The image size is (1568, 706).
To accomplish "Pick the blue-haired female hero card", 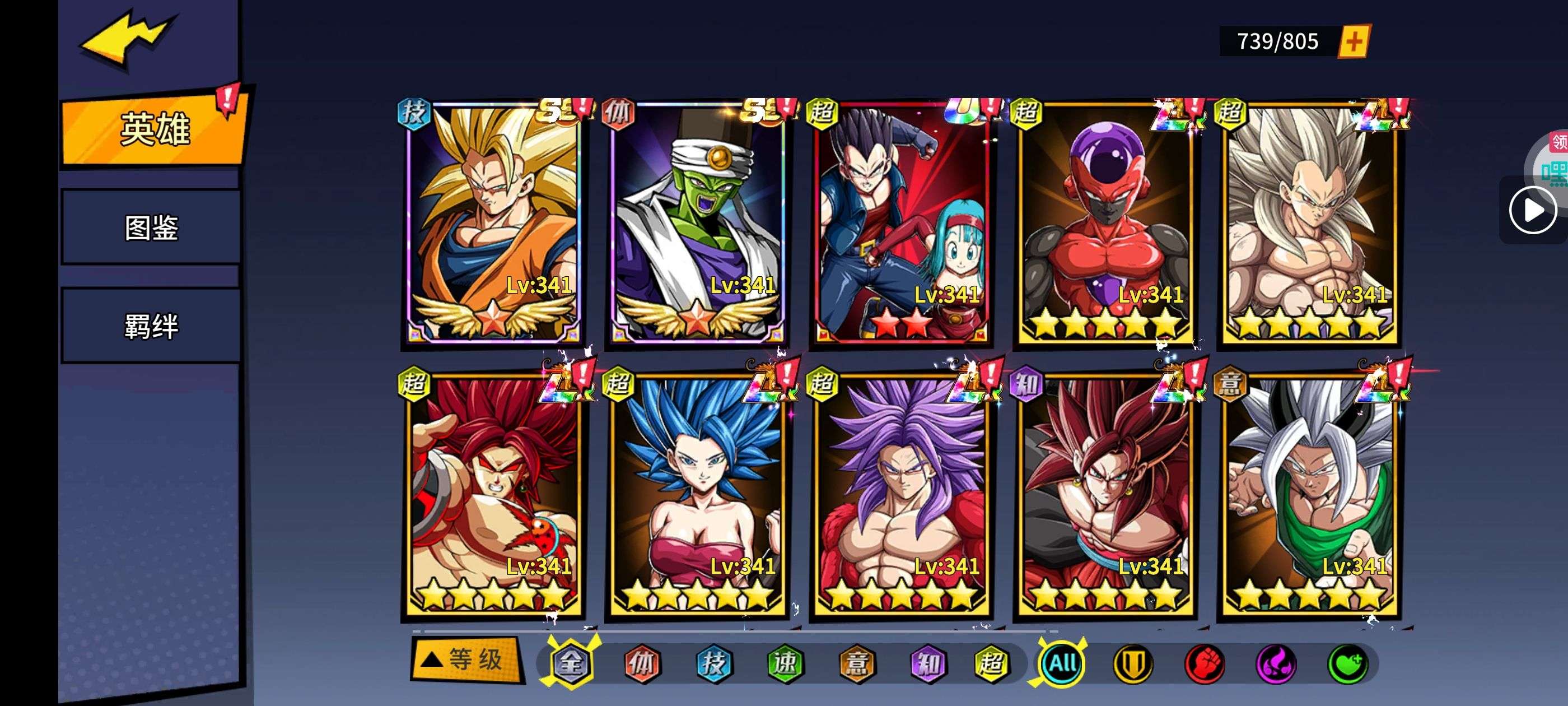I will [x=698, y=495].
